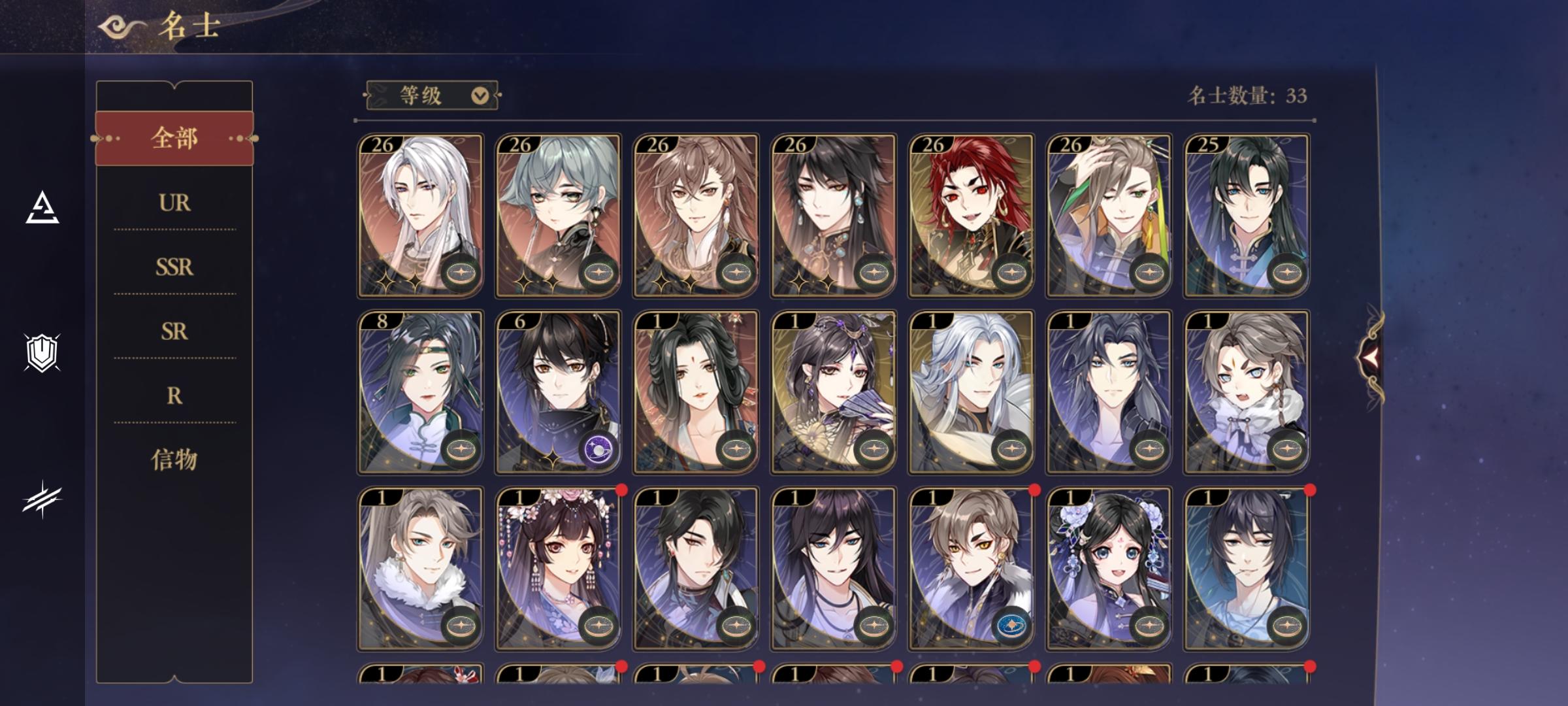Pick the lady holding a purple fan card
The width and height of the screenshot is (1568, 706).
coord(834,392)
